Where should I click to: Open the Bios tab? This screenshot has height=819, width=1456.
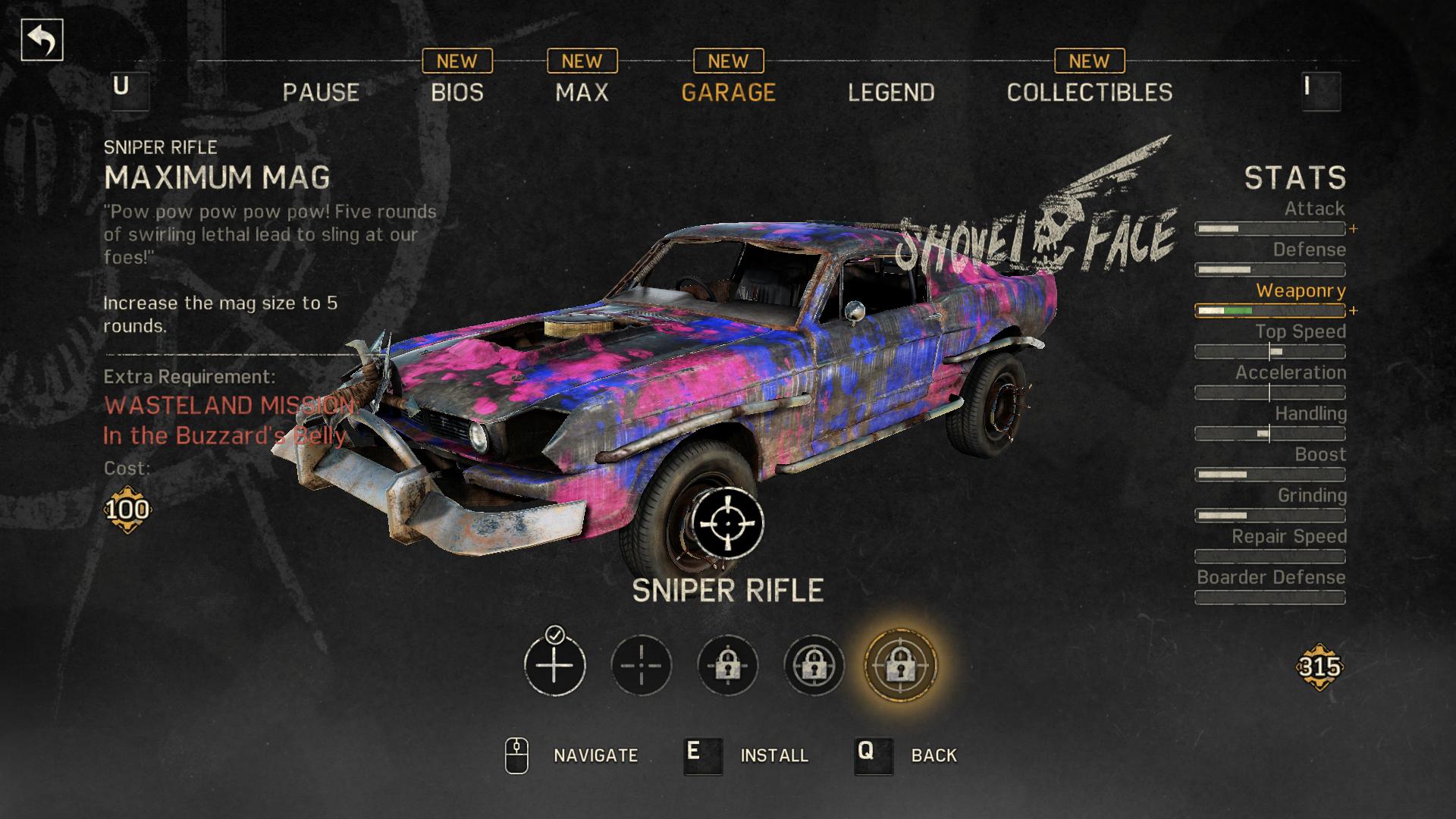click(457, 93)
